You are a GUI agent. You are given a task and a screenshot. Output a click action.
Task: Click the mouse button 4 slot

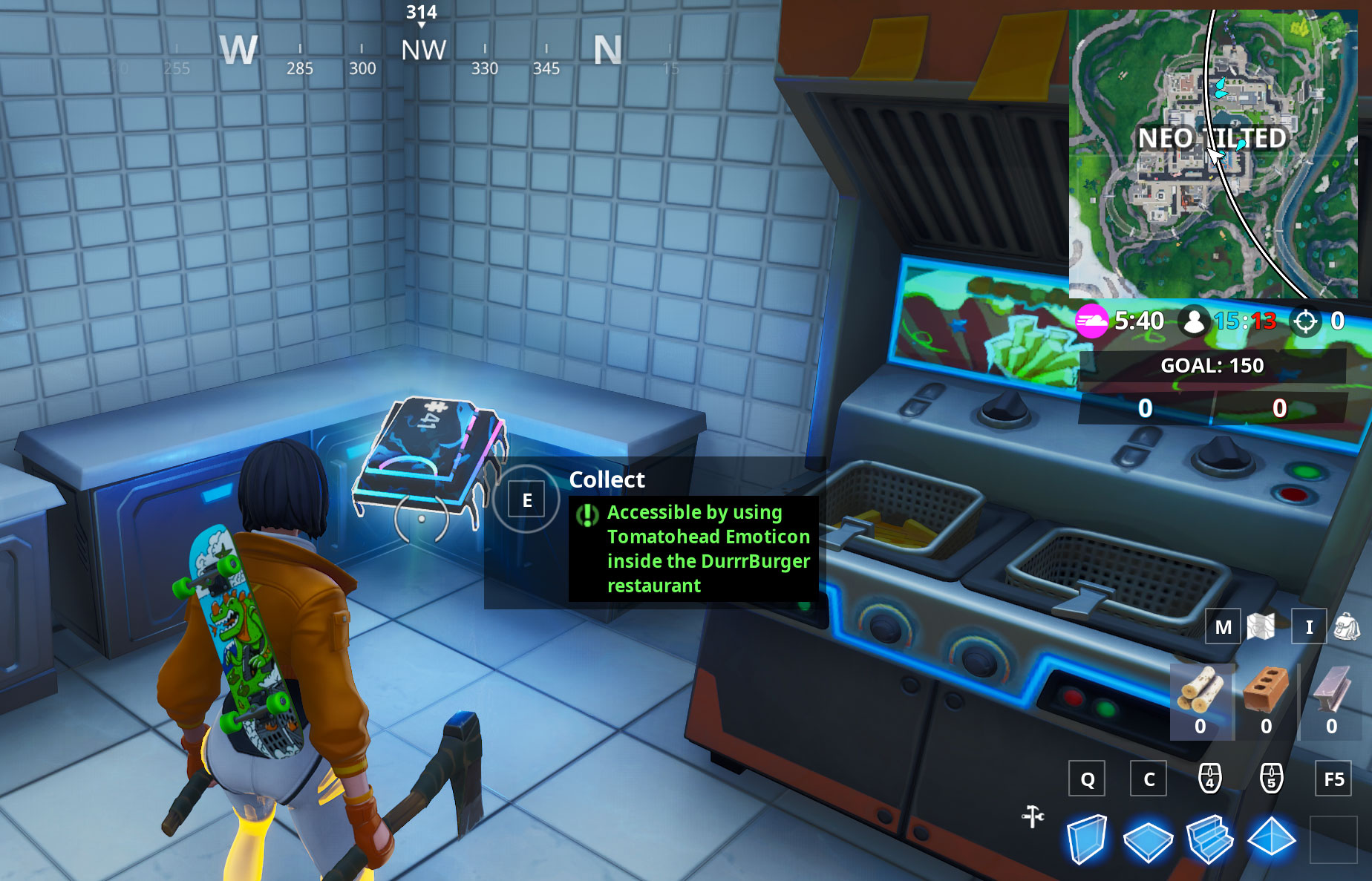click(x=1209, y=779)
